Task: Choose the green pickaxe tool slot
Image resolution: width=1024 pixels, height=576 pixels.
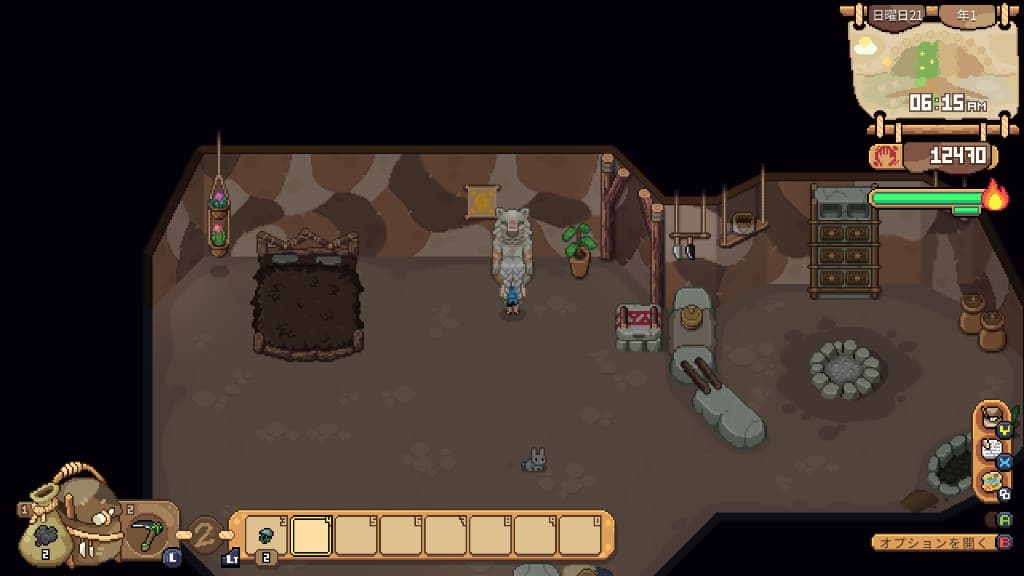Action: point(147,533)
